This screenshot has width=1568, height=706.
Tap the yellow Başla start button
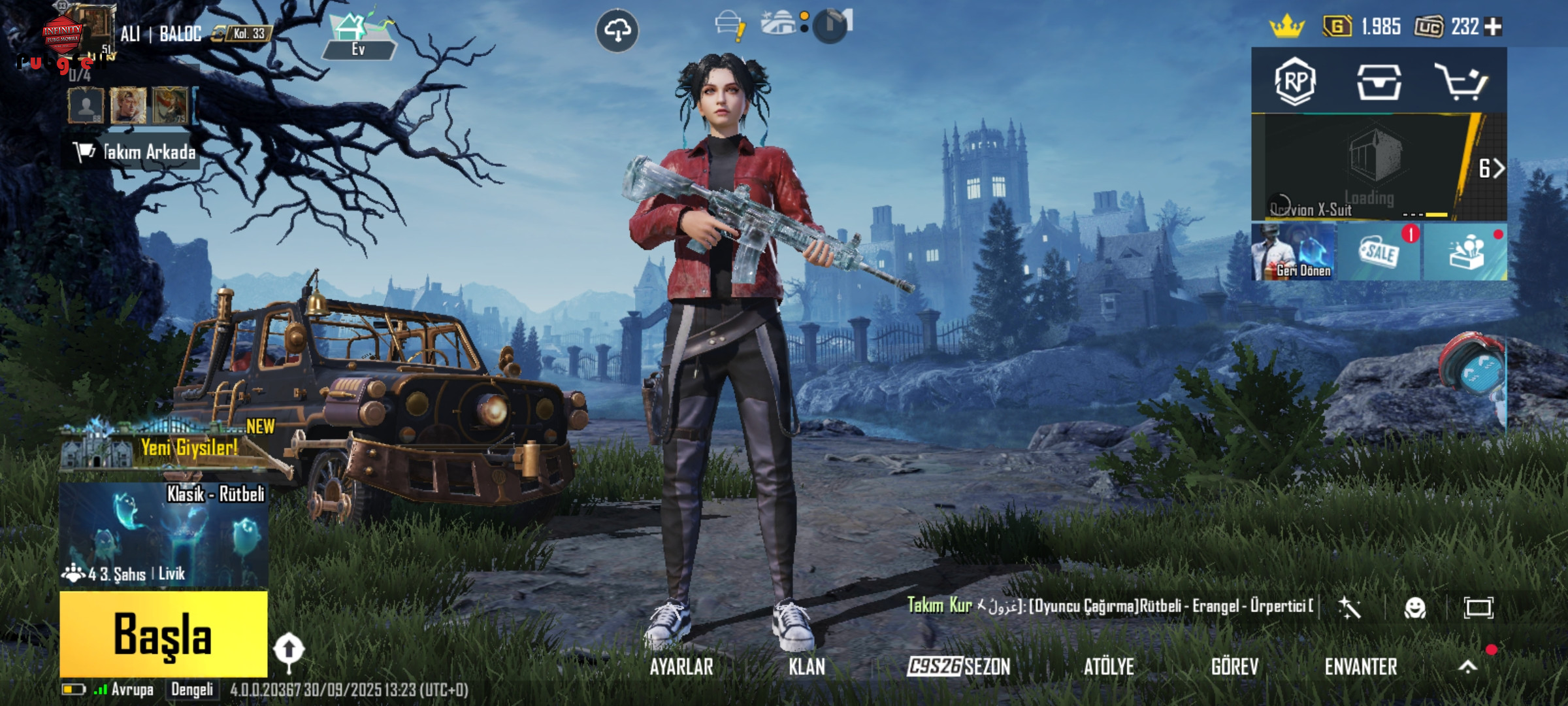coord(163,633)
